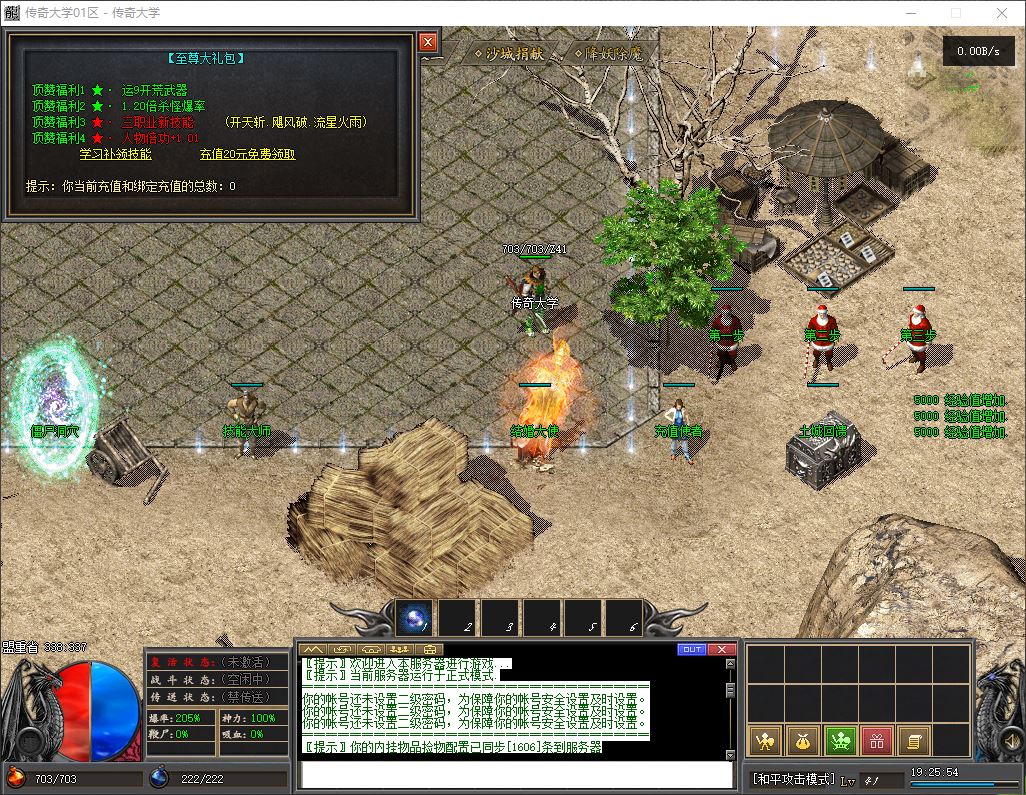
Task: Open the 降妖除魔 button
Action: [x=608, y=53]
